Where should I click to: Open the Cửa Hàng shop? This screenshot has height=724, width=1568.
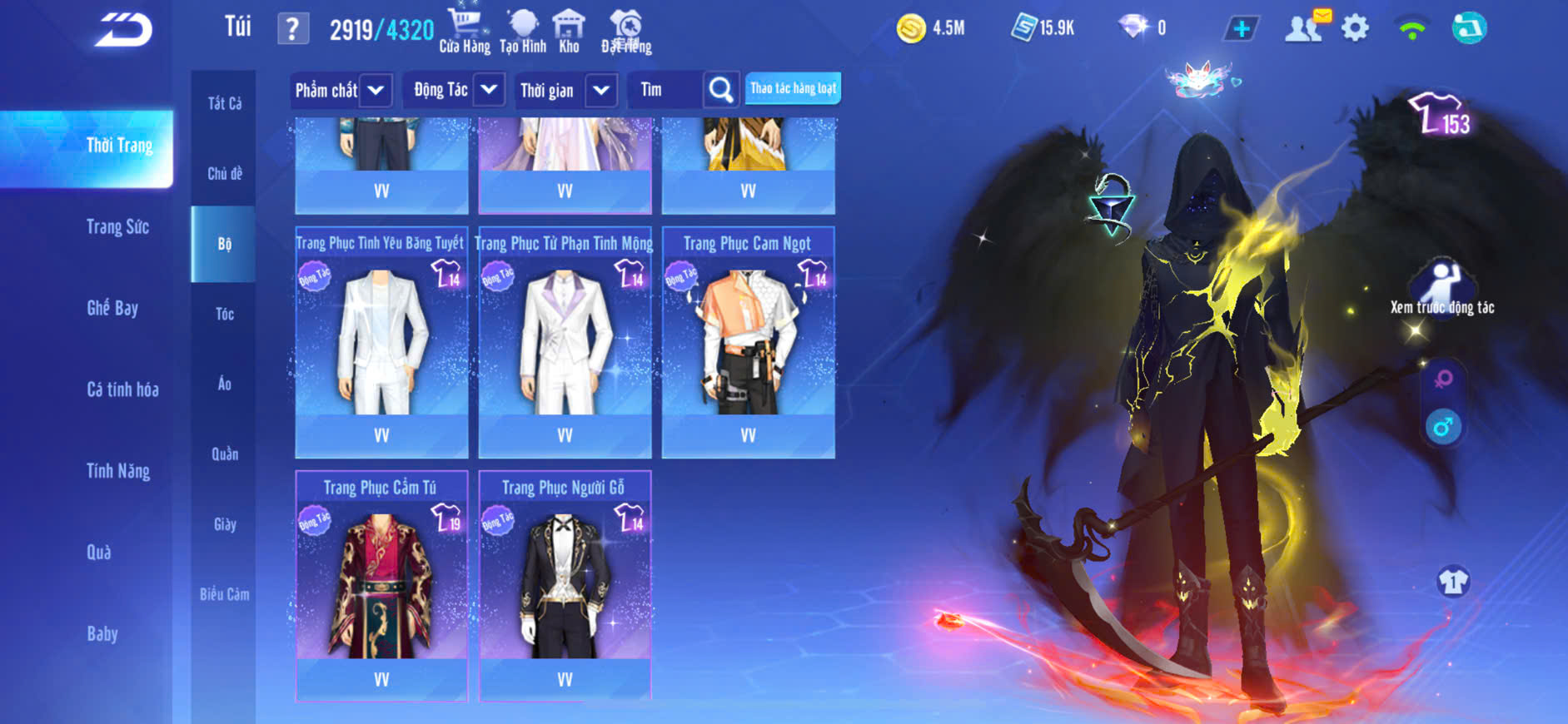click(x=465, y=31)
